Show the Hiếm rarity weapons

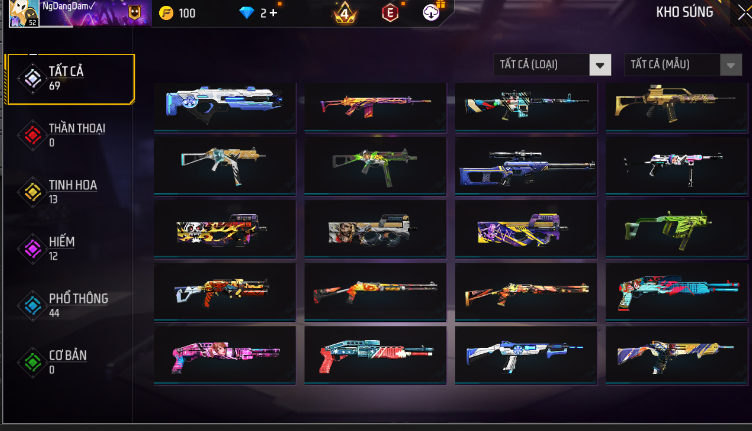click(x=70, y=247)
